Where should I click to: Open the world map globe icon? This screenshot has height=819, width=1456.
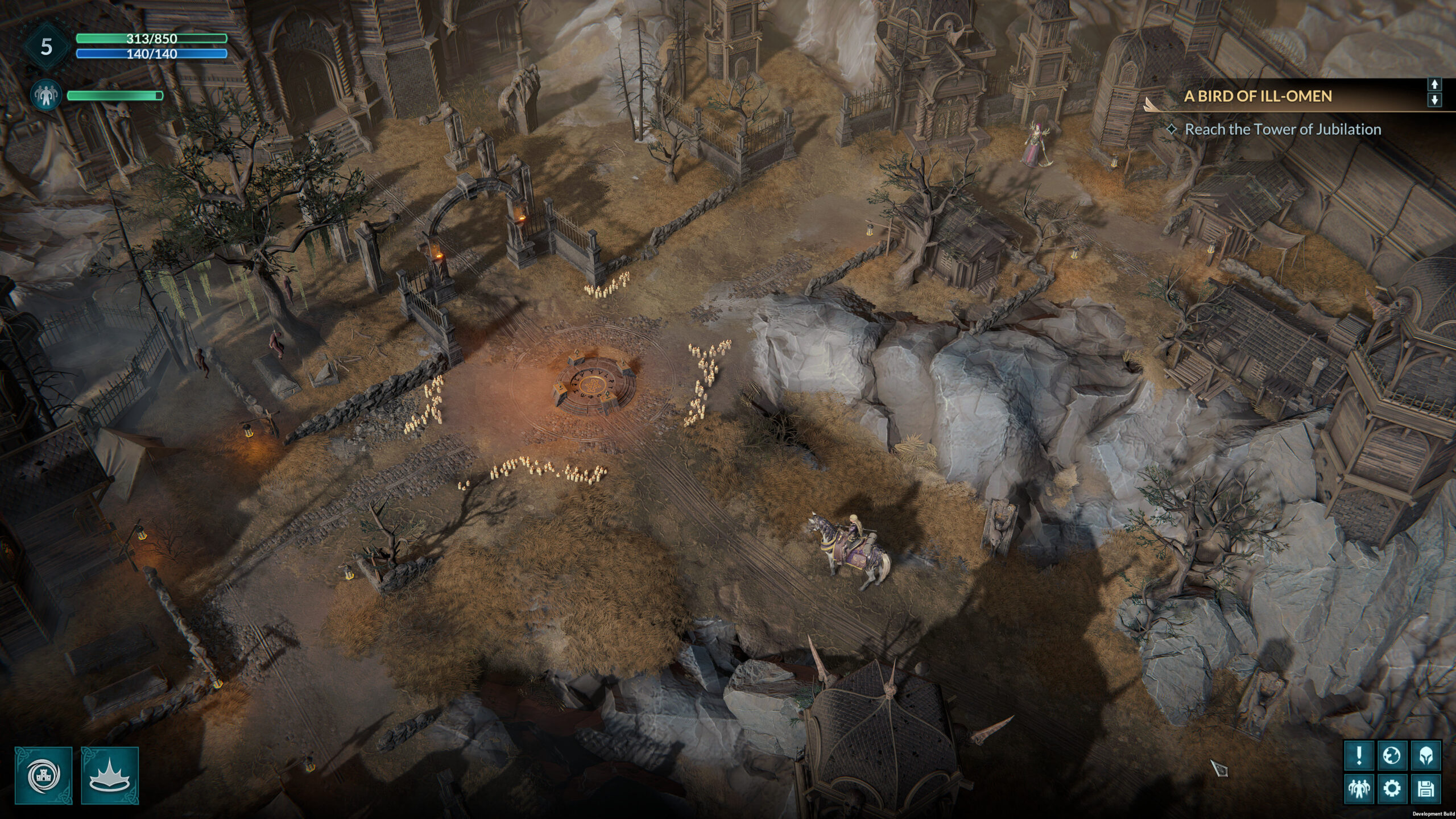coord(1393,755)
